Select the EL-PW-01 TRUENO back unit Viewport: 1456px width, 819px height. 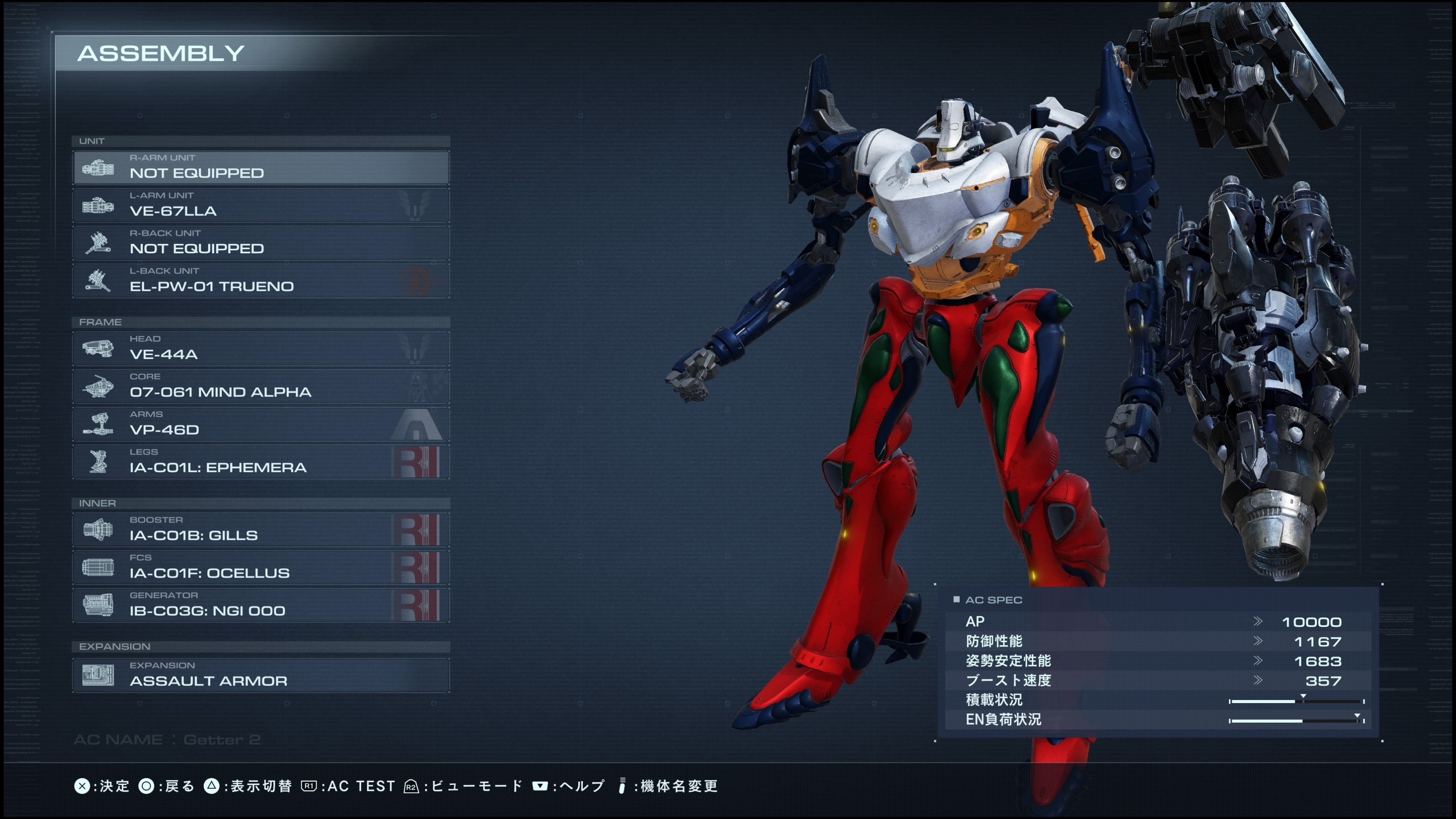click(260, 281)
